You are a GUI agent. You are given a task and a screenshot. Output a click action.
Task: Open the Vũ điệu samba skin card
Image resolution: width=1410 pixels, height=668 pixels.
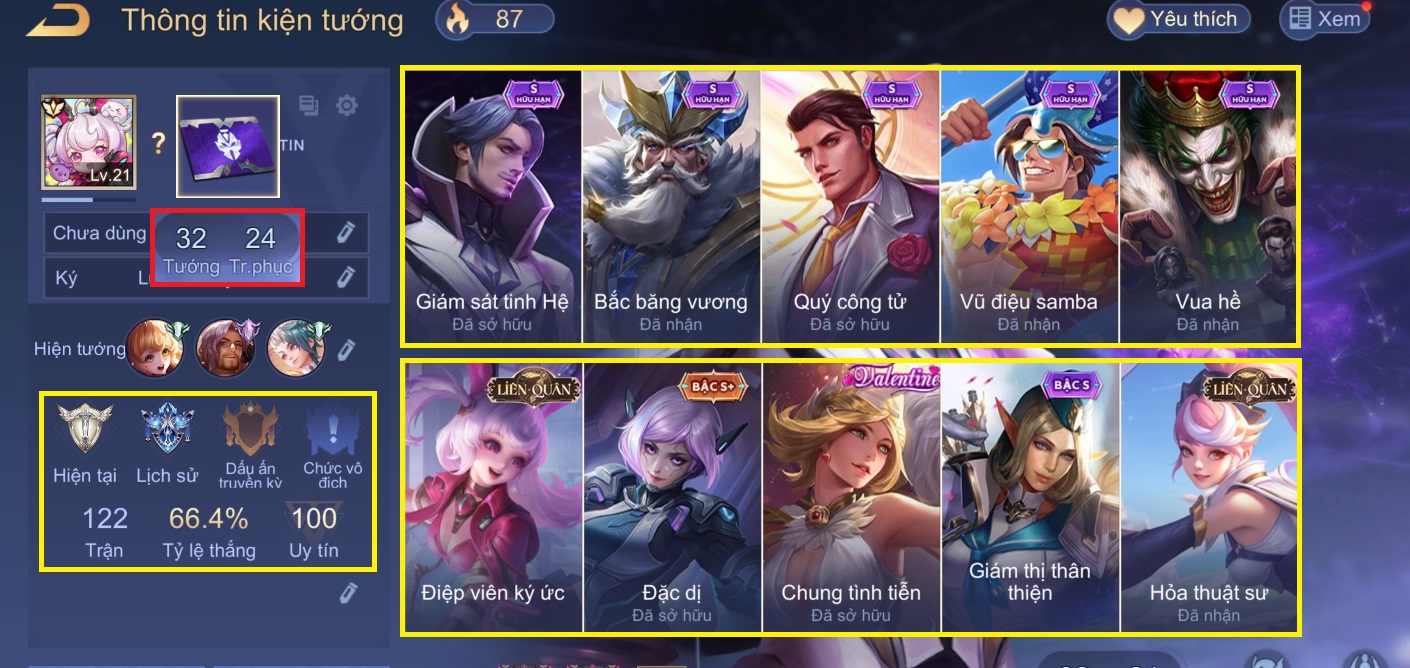pyautogui.click(x=1029, y=205)
